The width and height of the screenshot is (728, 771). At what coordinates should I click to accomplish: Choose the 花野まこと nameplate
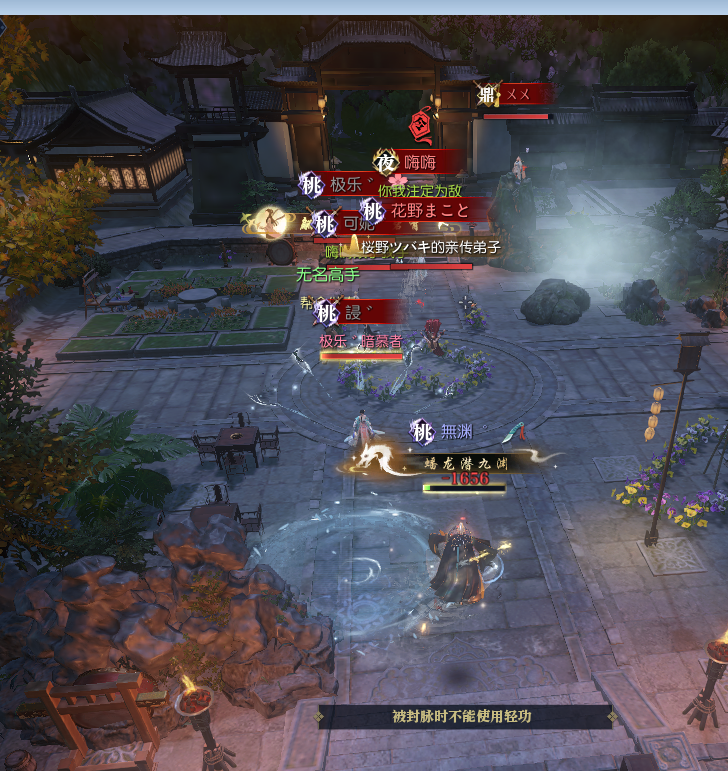pyautogui.click(x=428, y=211)
